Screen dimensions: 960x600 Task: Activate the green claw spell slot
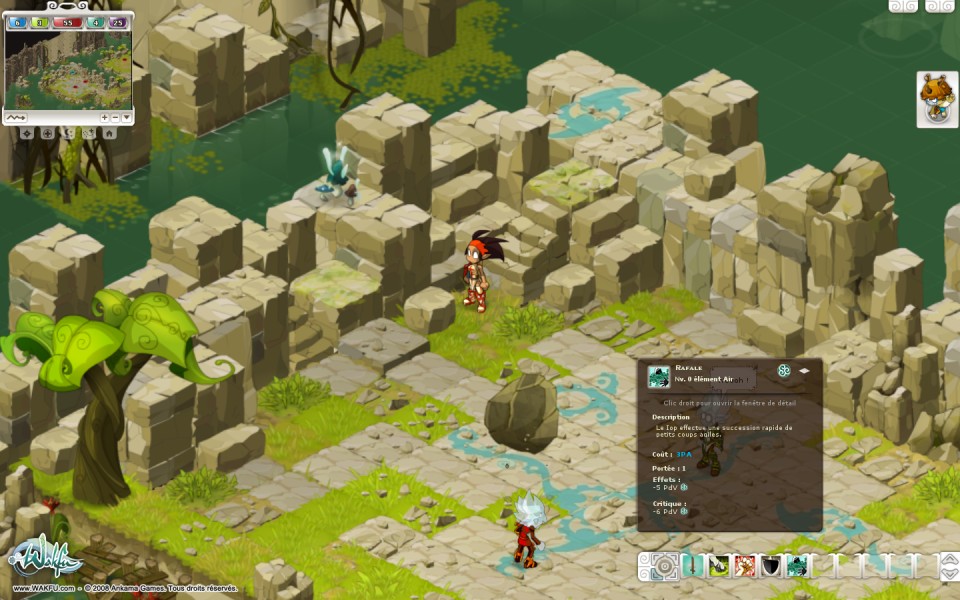point(719,567)
